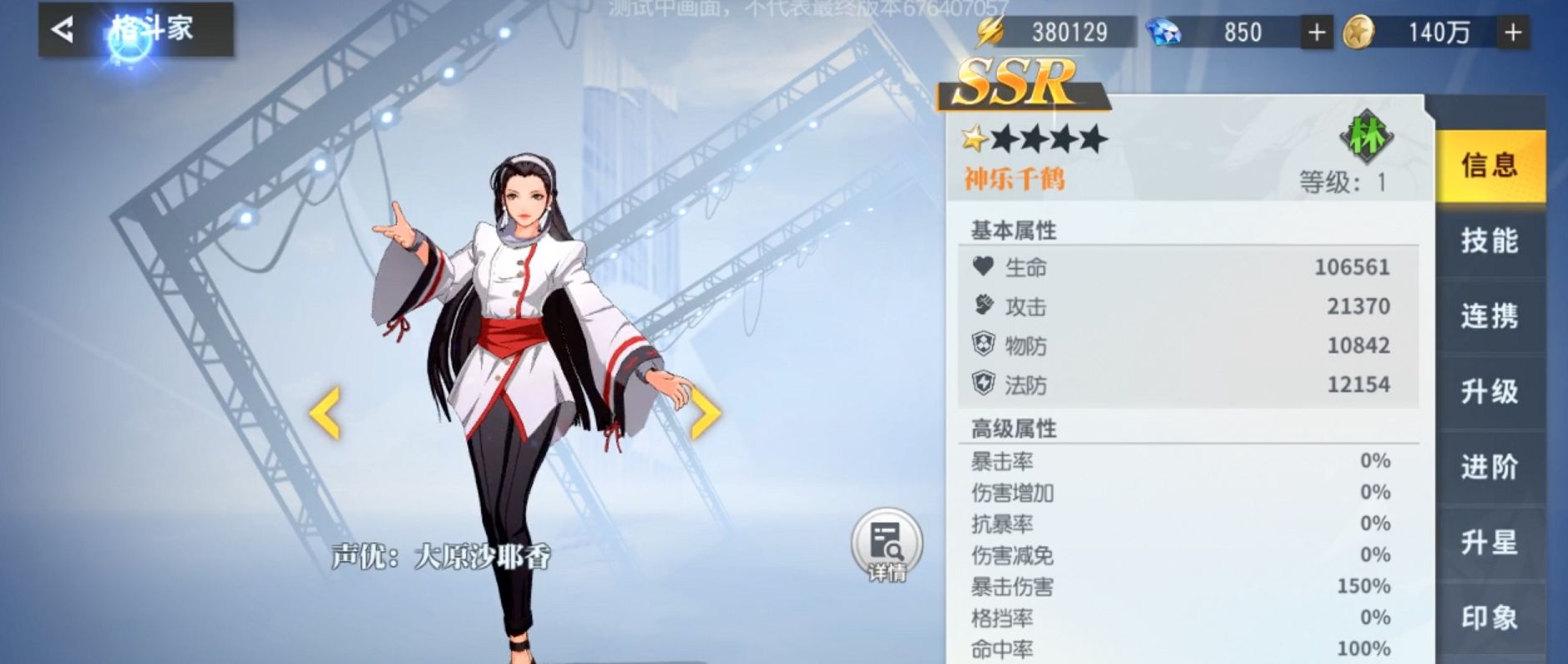Click the green 林 attribute icon
The width and height of the screenshot is (1568, 664).
coord(1366,136)
